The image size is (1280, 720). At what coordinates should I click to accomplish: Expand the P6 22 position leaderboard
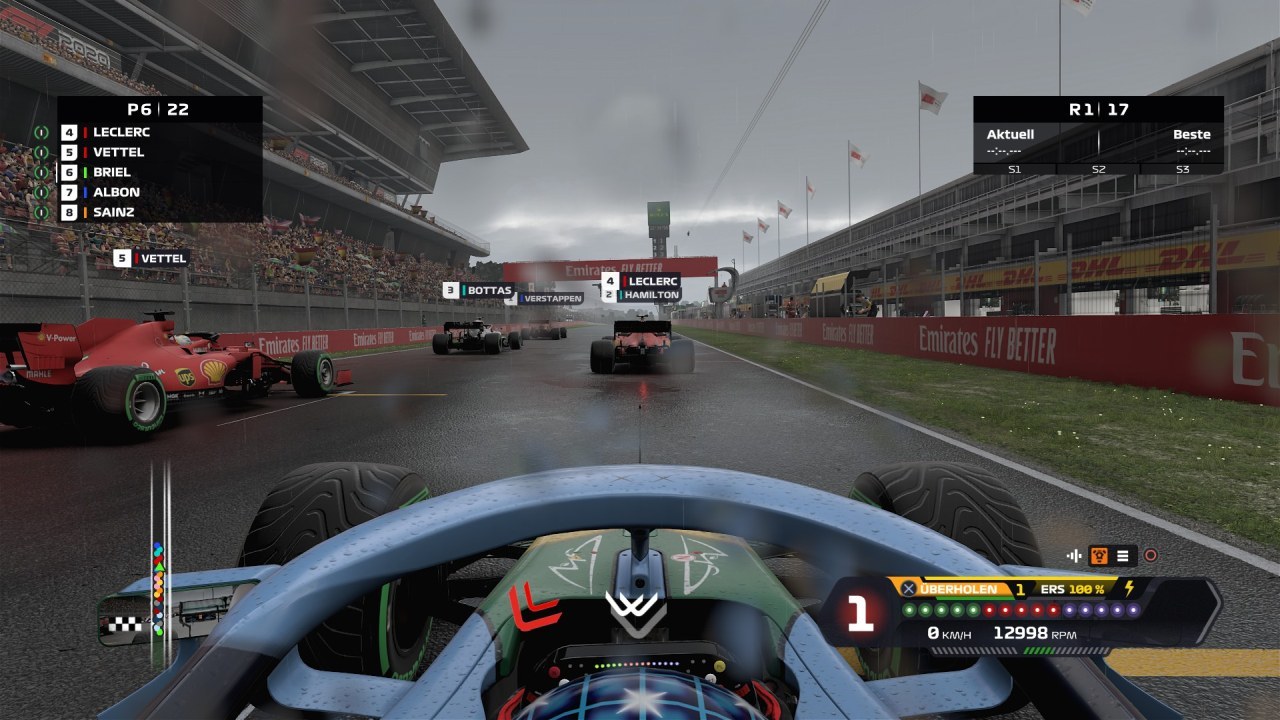(x=158, y=109)
